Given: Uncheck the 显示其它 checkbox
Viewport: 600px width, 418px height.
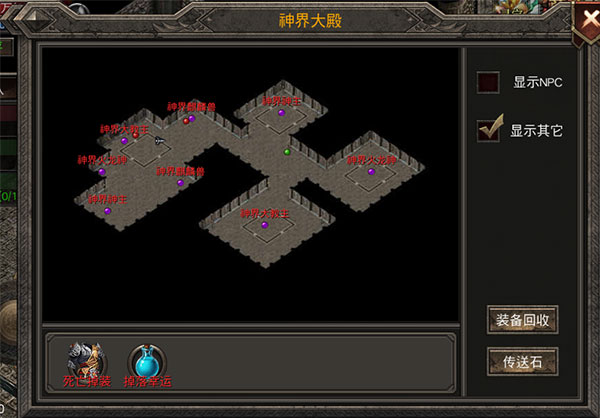Looking at the screenshot, I should (488, 130).
